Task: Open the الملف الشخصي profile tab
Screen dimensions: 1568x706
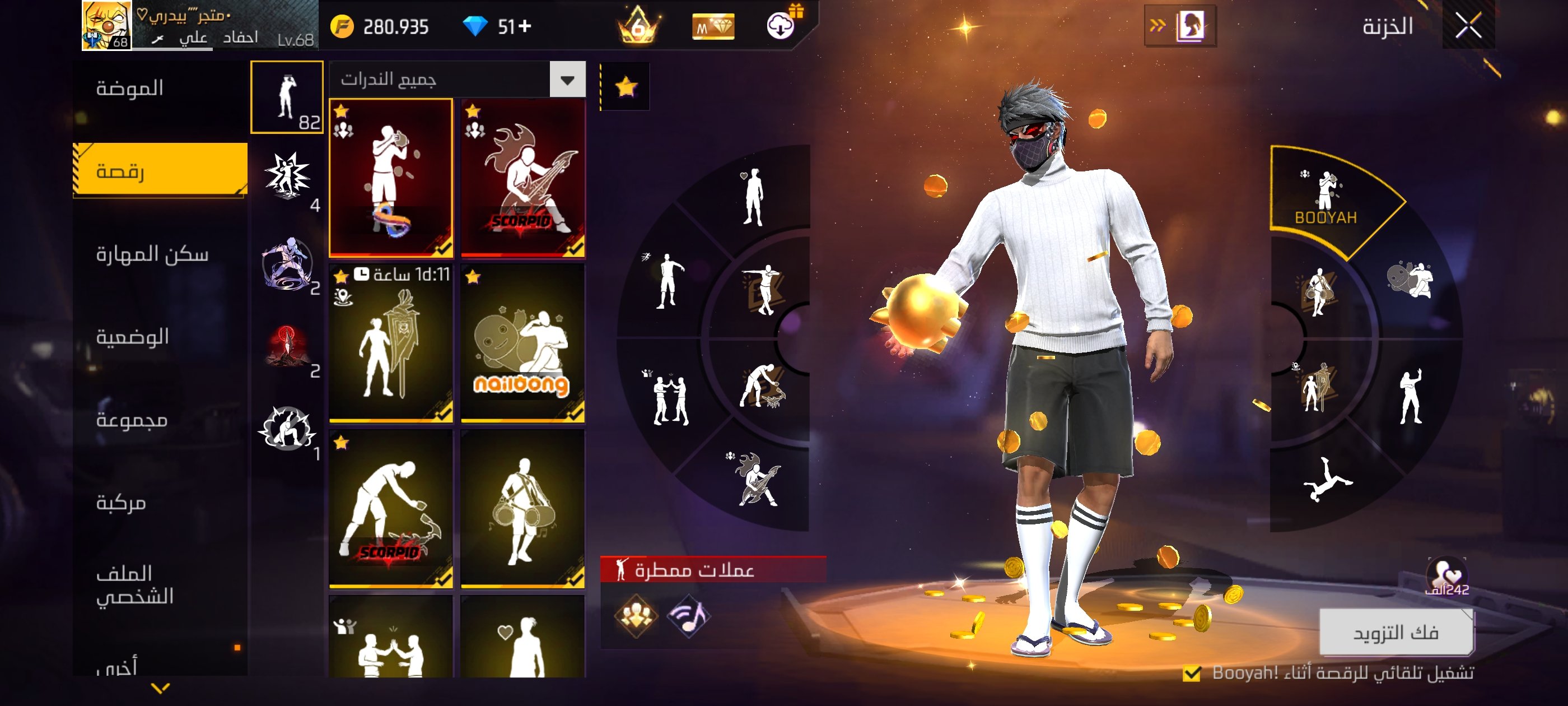Action: (x=134, y=584)
